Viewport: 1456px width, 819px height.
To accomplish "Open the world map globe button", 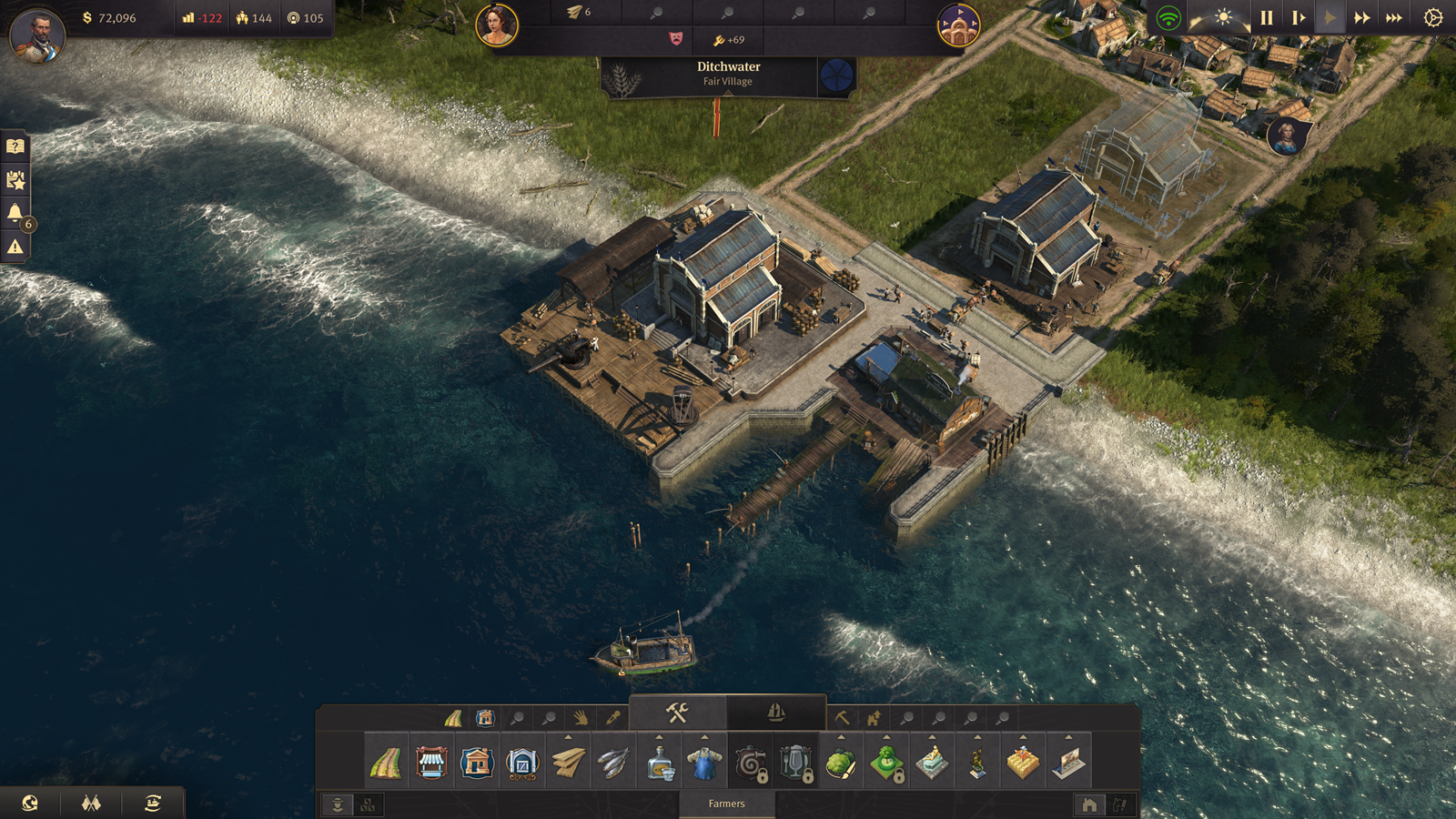I will point(30,803).
